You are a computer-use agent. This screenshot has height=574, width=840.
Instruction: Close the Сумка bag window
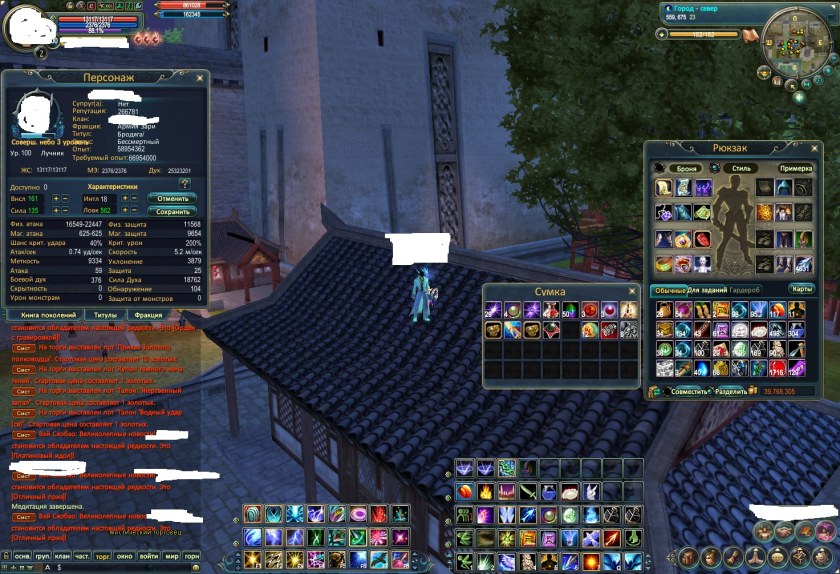click(631, 291)
